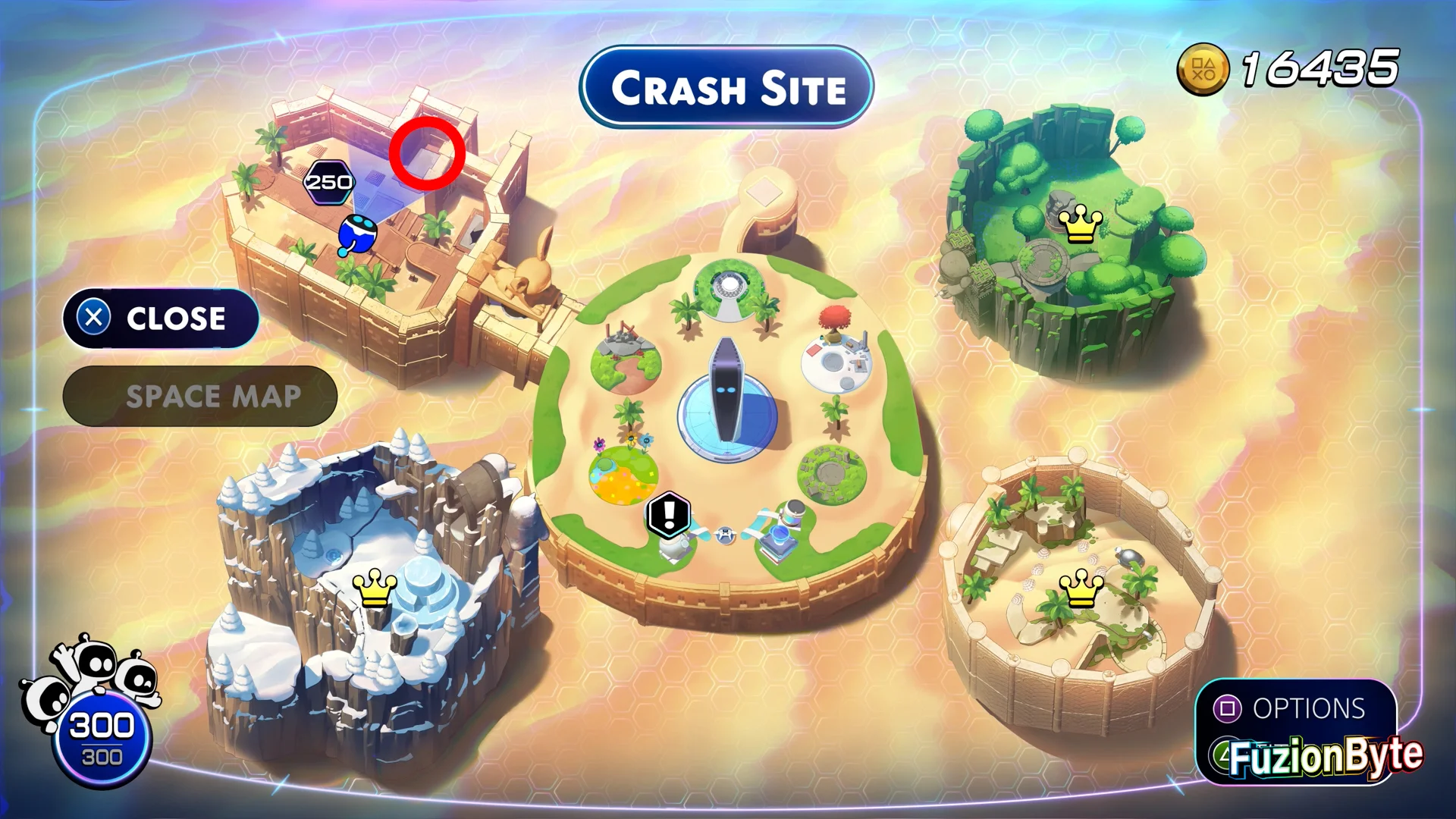
Task: Close the Crash Site map
Action: pos(161,318)
